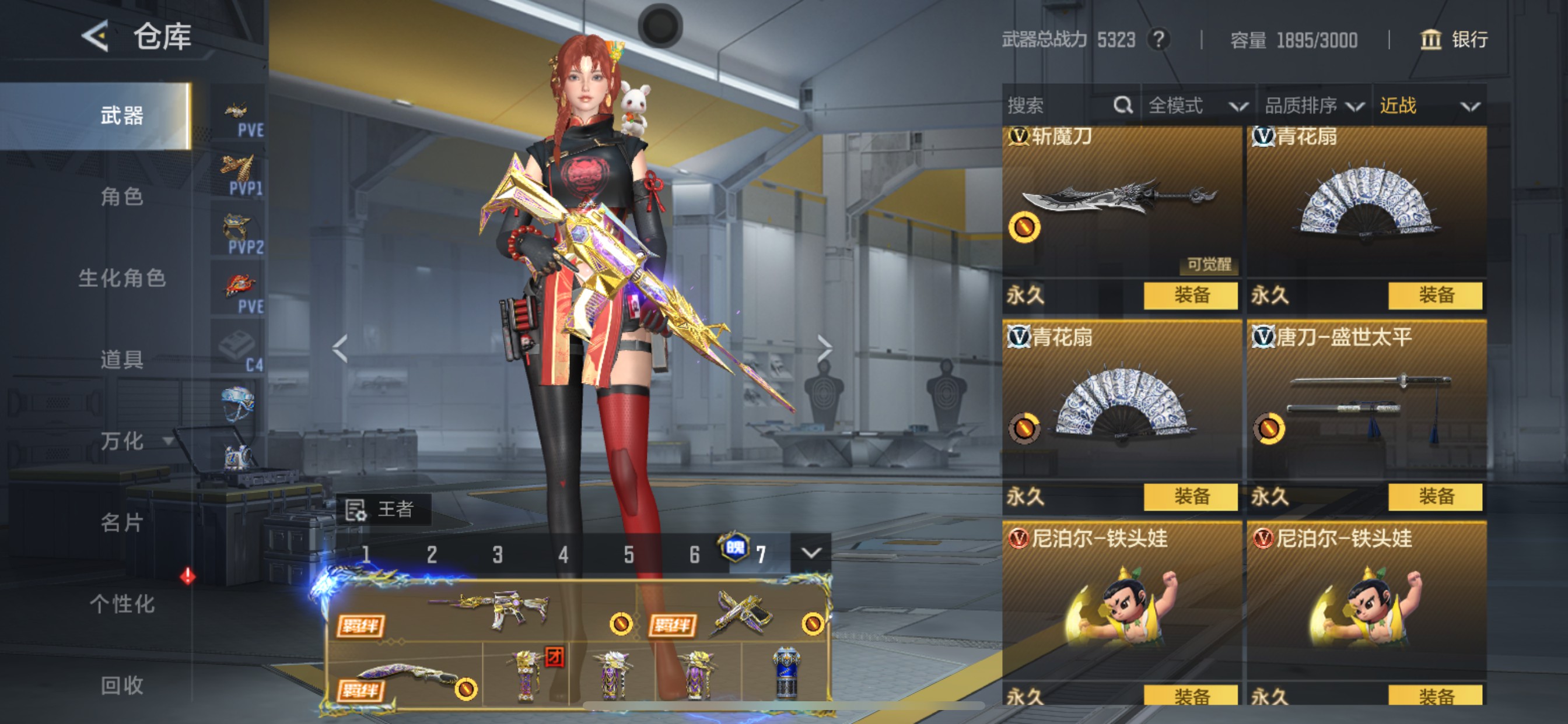This screenshot has width=1568, height=724.
Task: Open the 名片 section
Action: click(x=122, y=522)
